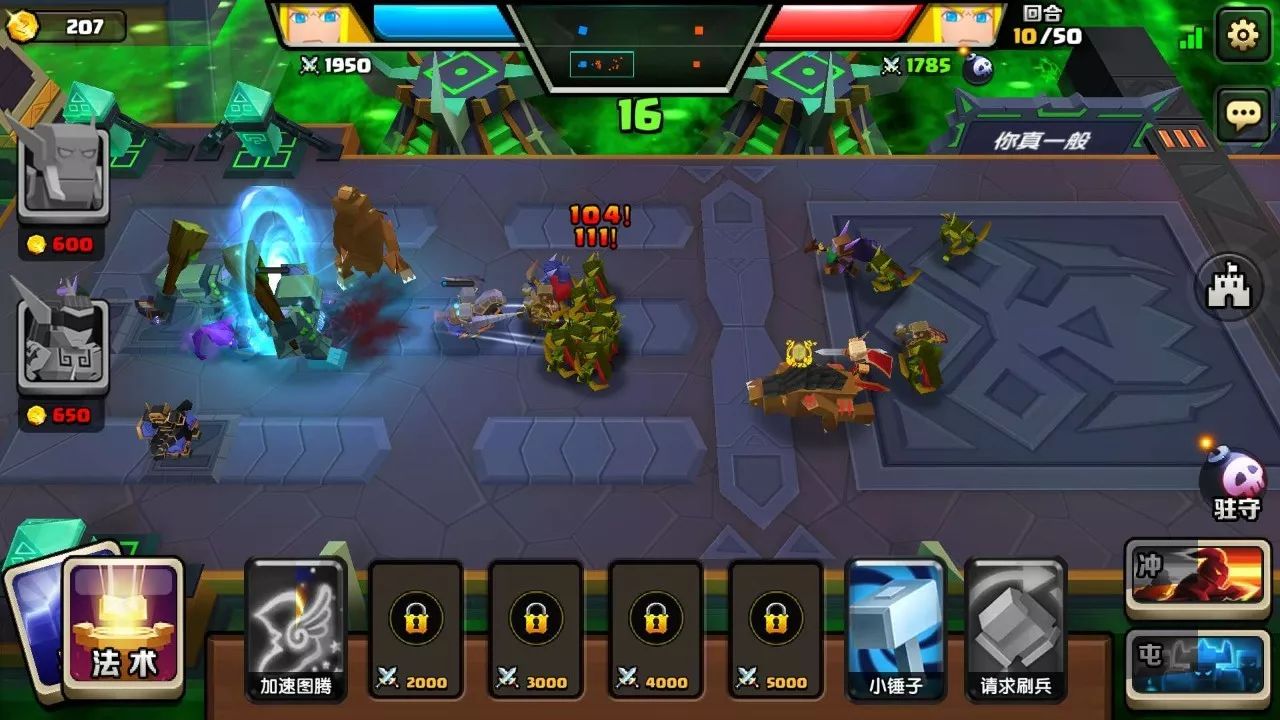Open the 法术 spell card

coord(124,626)
